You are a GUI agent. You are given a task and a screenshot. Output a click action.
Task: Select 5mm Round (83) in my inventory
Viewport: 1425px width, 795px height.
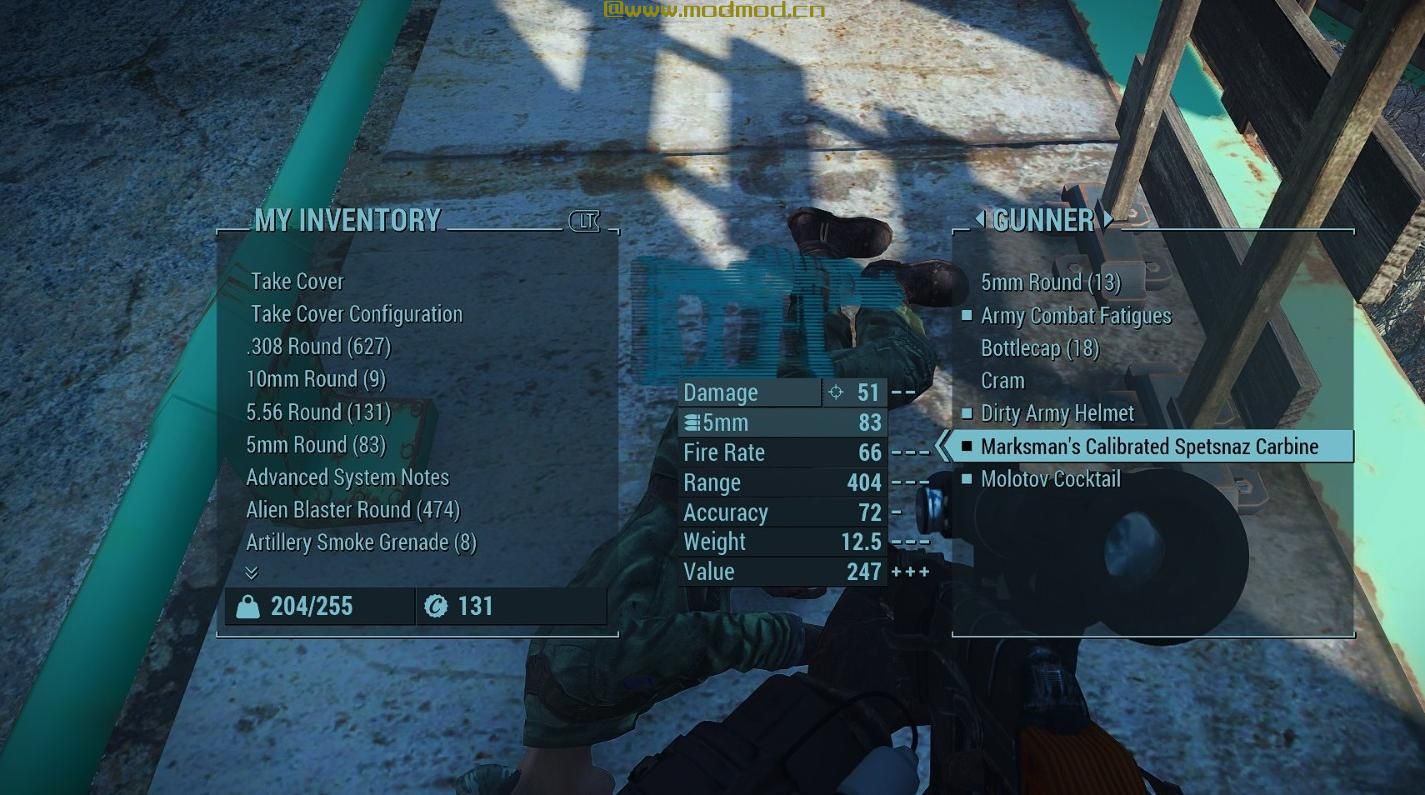[x=315, y=444]
